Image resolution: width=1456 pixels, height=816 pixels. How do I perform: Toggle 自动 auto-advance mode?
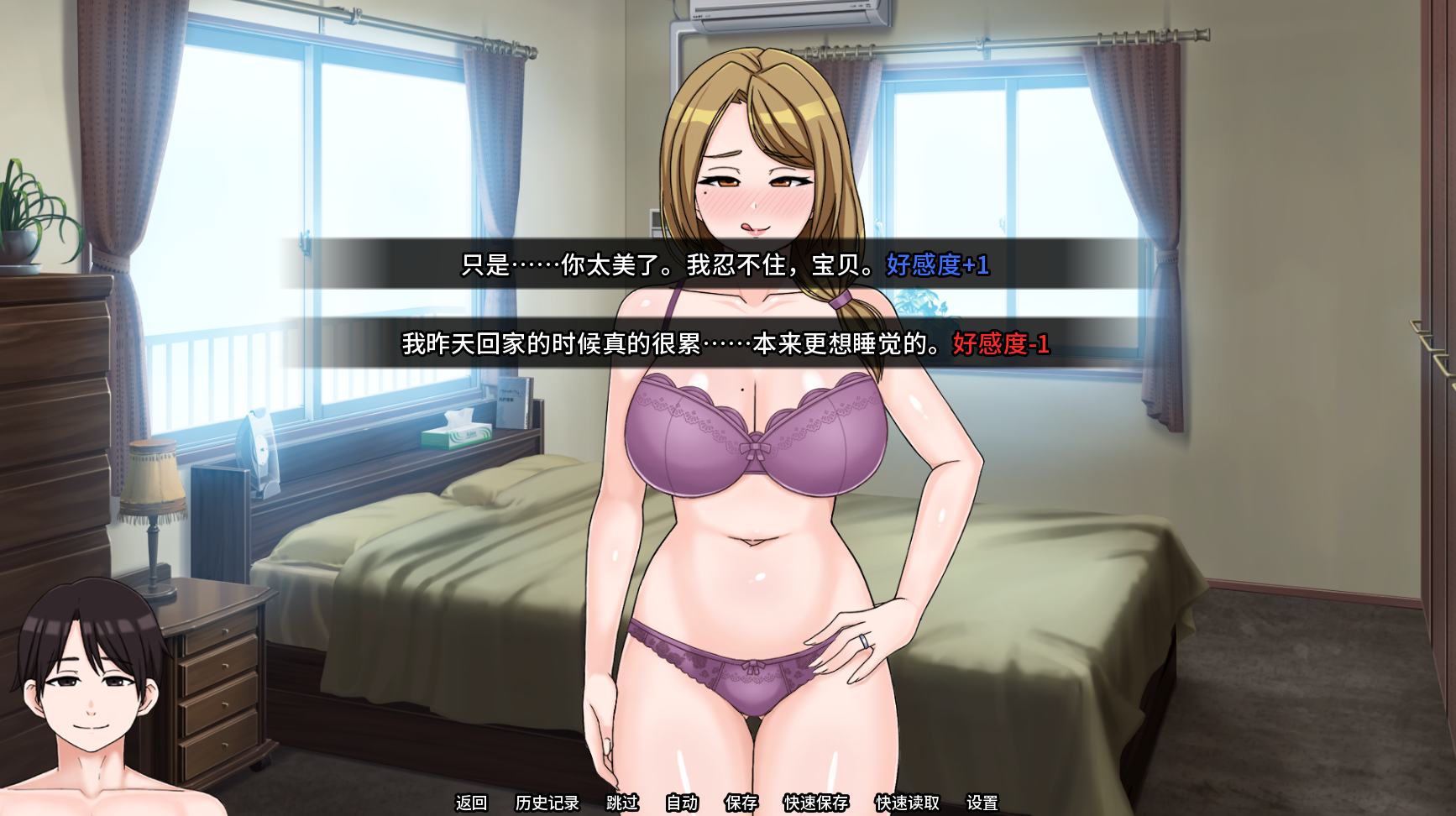pos(682,803)
